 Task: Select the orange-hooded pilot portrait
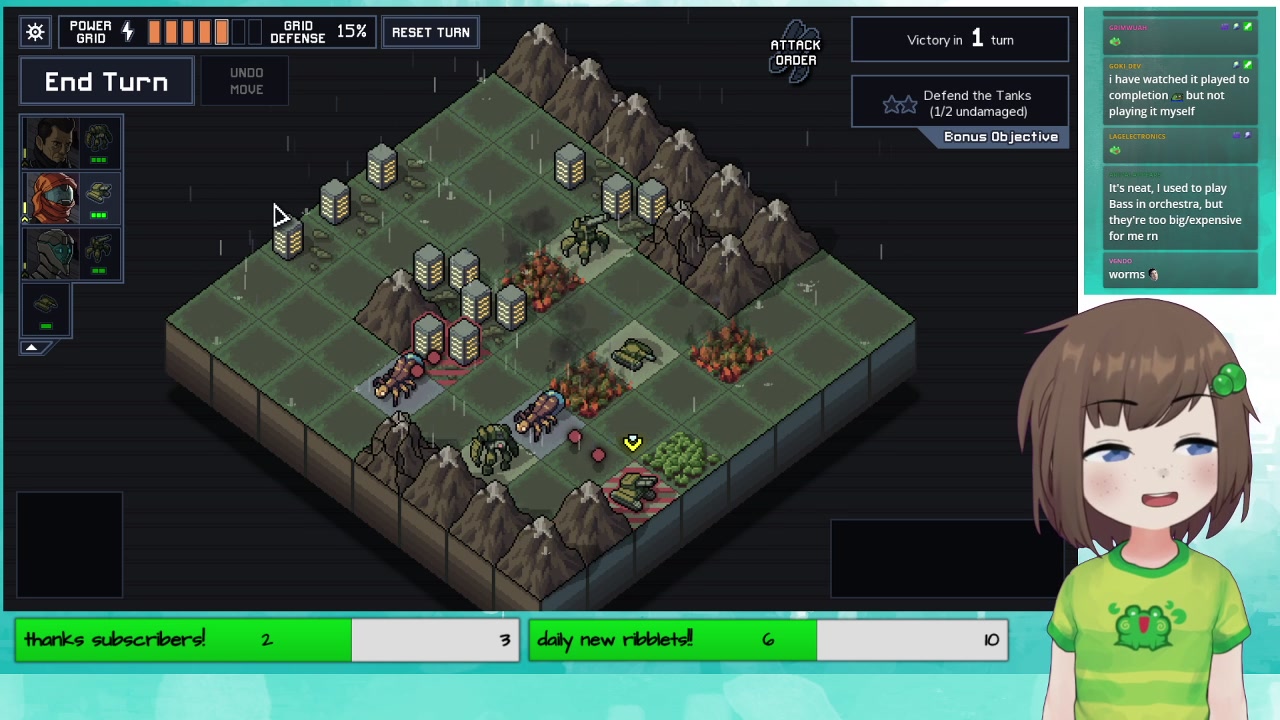pyautogui.click(x=49, y=197)
